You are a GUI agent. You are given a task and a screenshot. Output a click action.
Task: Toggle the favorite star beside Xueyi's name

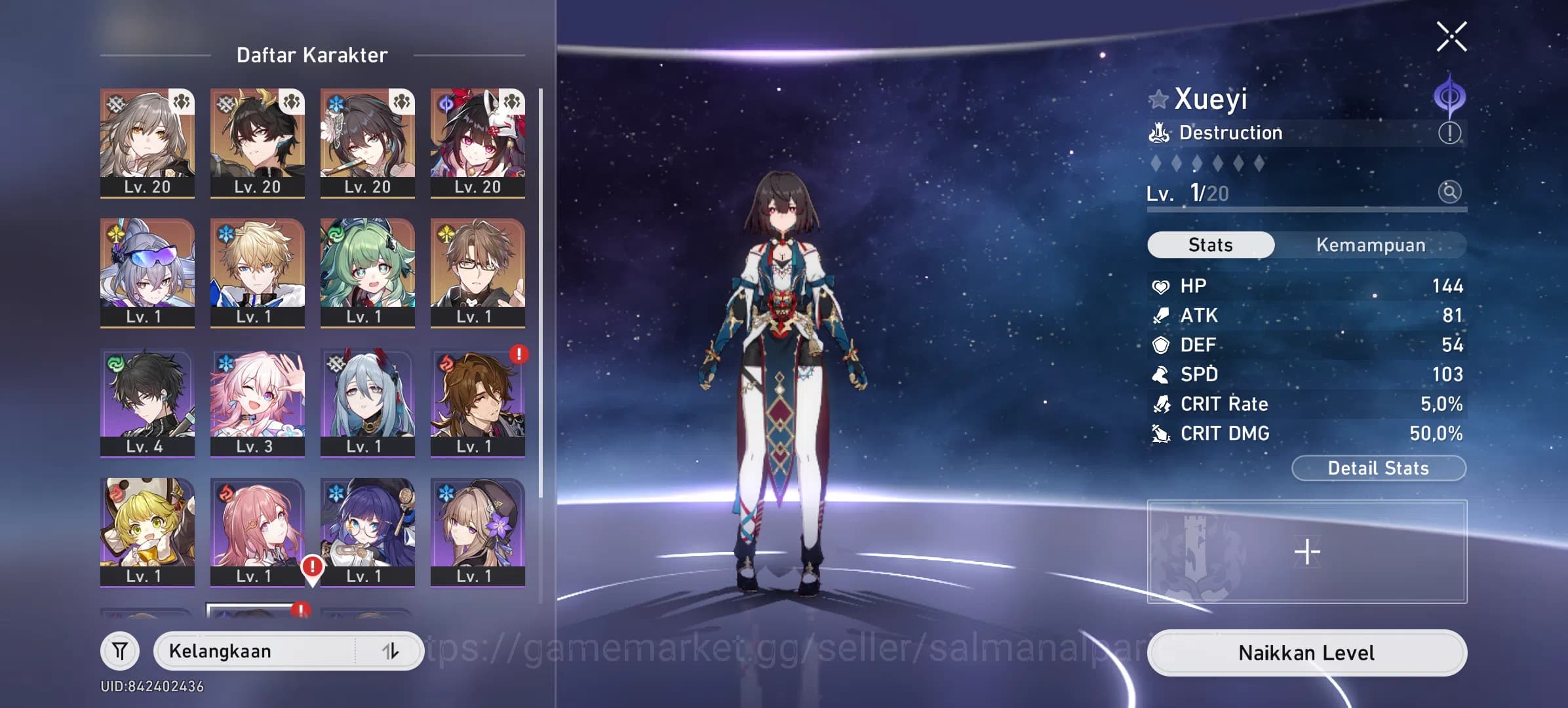click(1160, 98)
